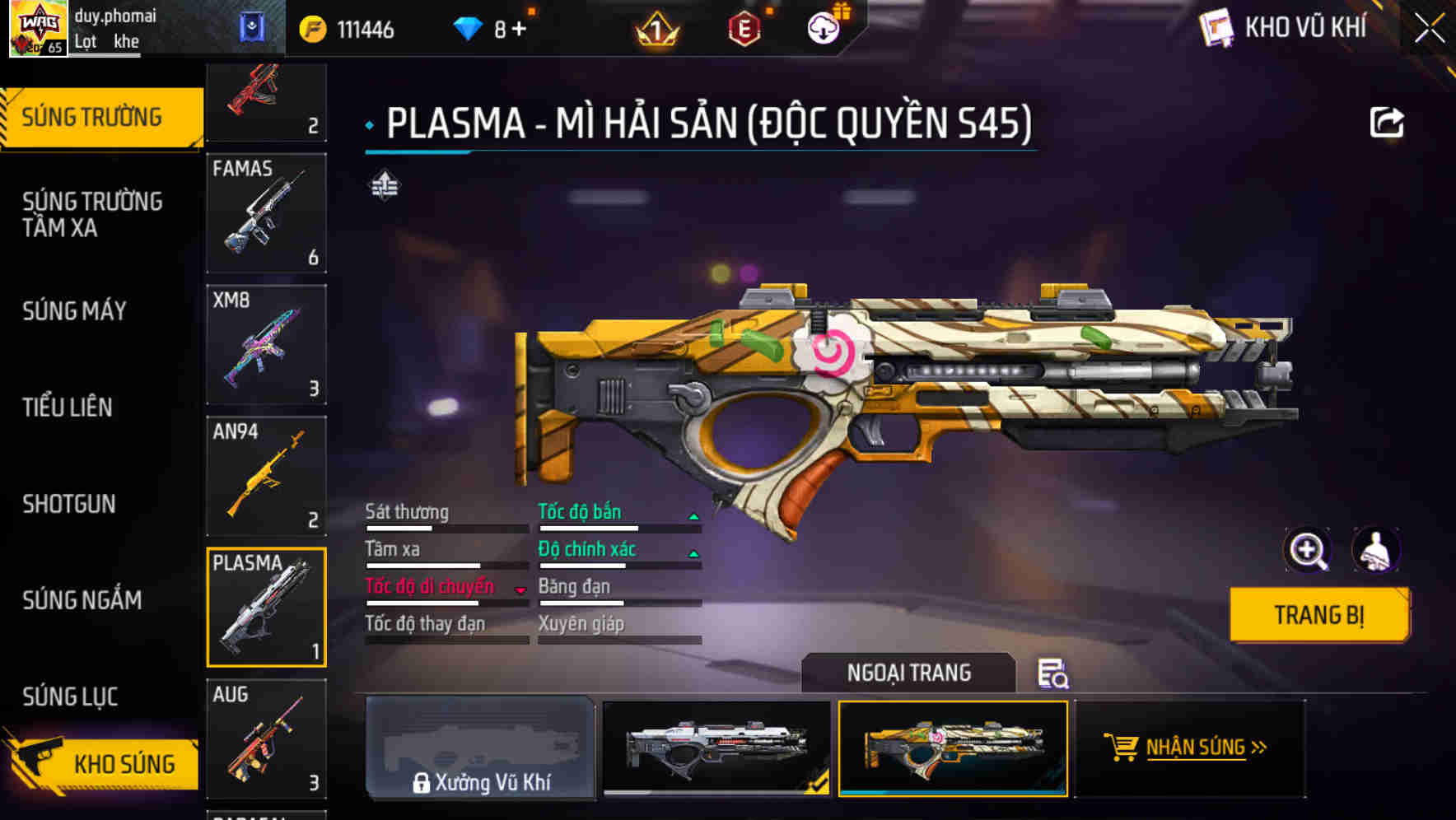
Task: Click the Tốc độ di chuyển stat bar
Action: click(430, 586)
